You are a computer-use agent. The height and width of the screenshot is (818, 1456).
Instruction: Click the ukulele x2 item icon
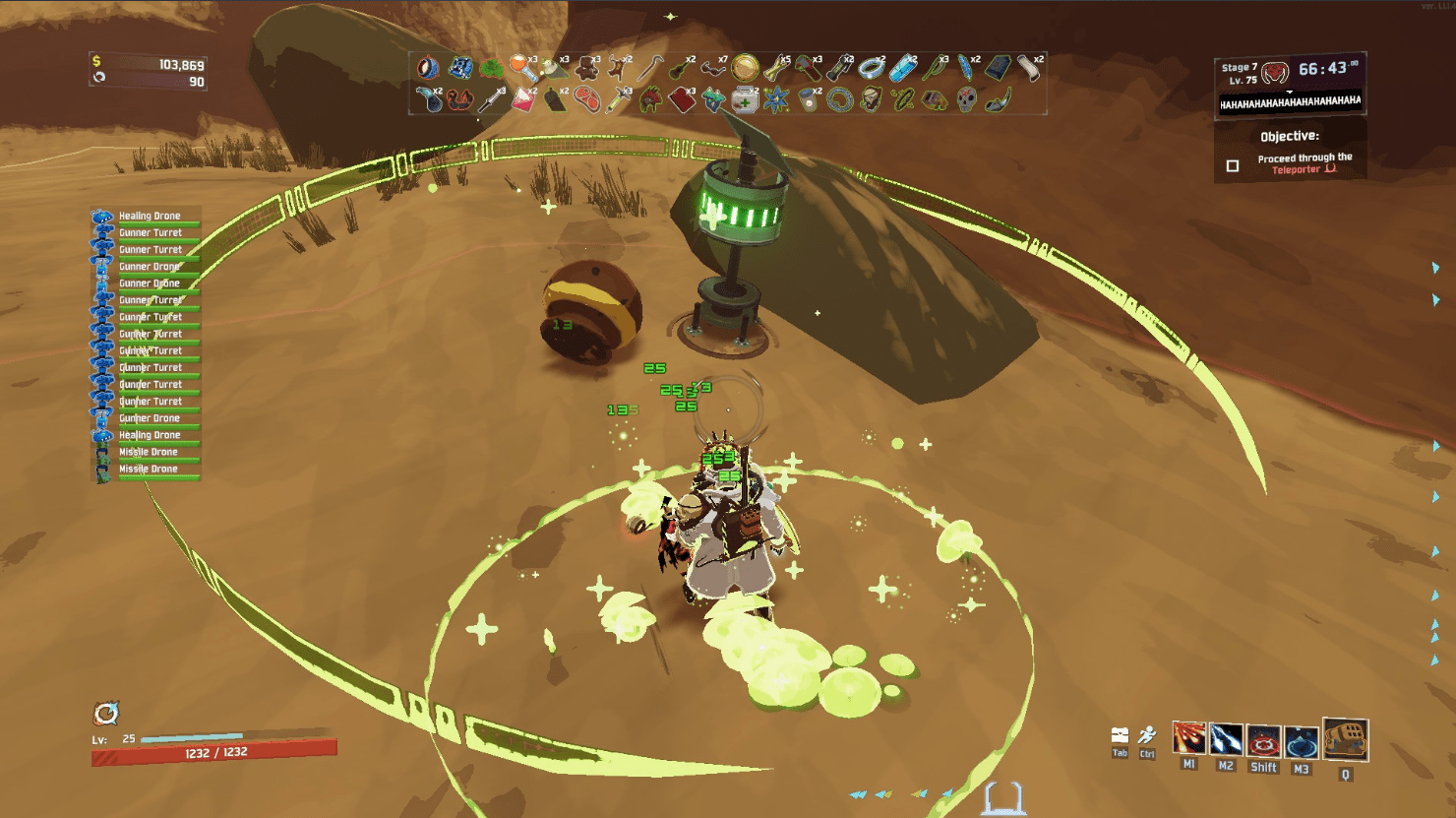[679, 70]
